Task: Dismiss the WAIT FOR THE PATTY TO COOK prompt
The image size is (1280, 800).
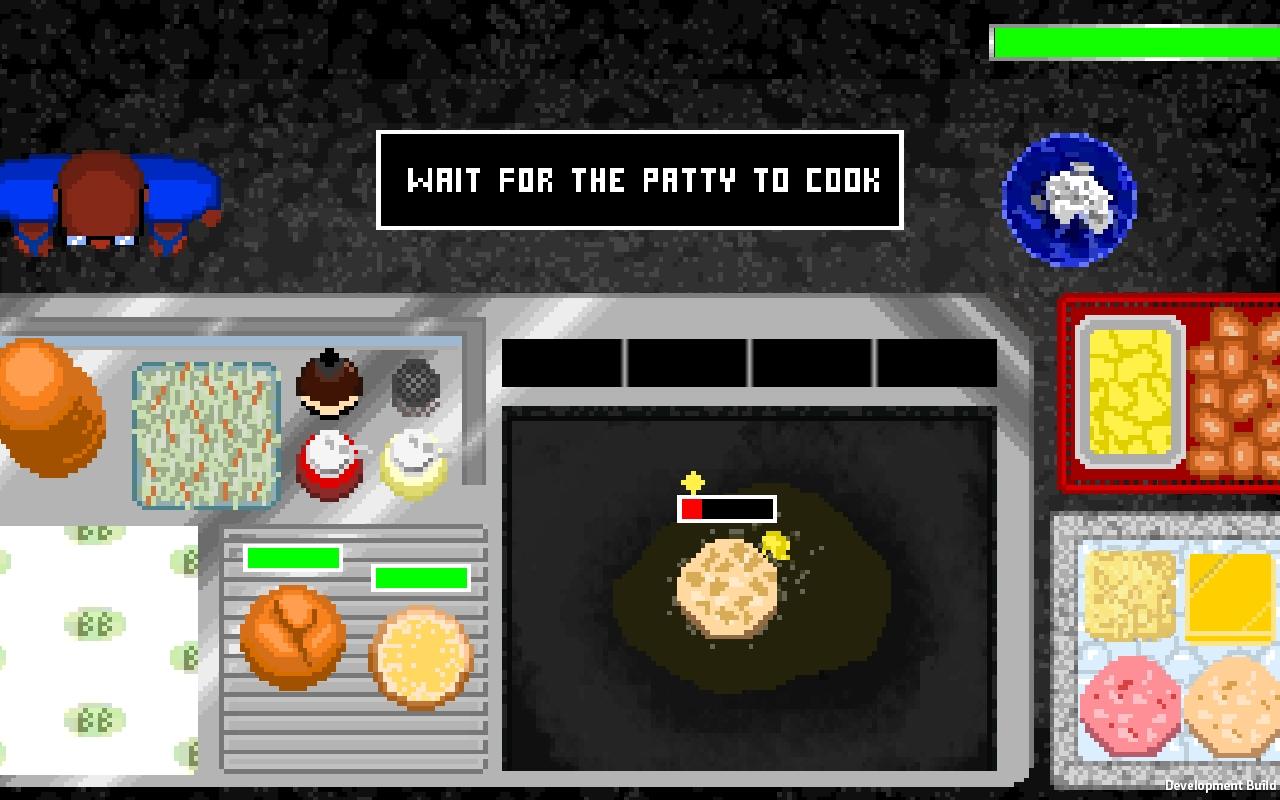Action: pos(640,182)
